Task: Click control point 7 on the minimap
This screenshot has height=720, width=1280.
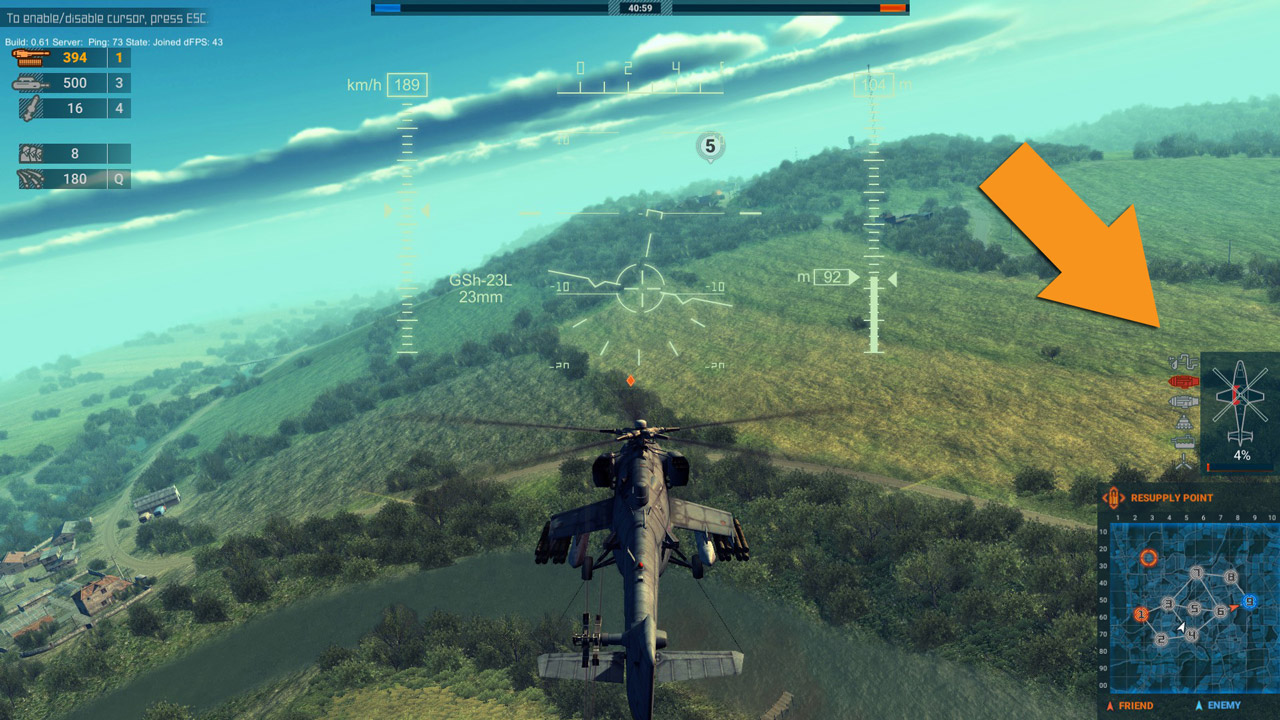Action: 1196,573
